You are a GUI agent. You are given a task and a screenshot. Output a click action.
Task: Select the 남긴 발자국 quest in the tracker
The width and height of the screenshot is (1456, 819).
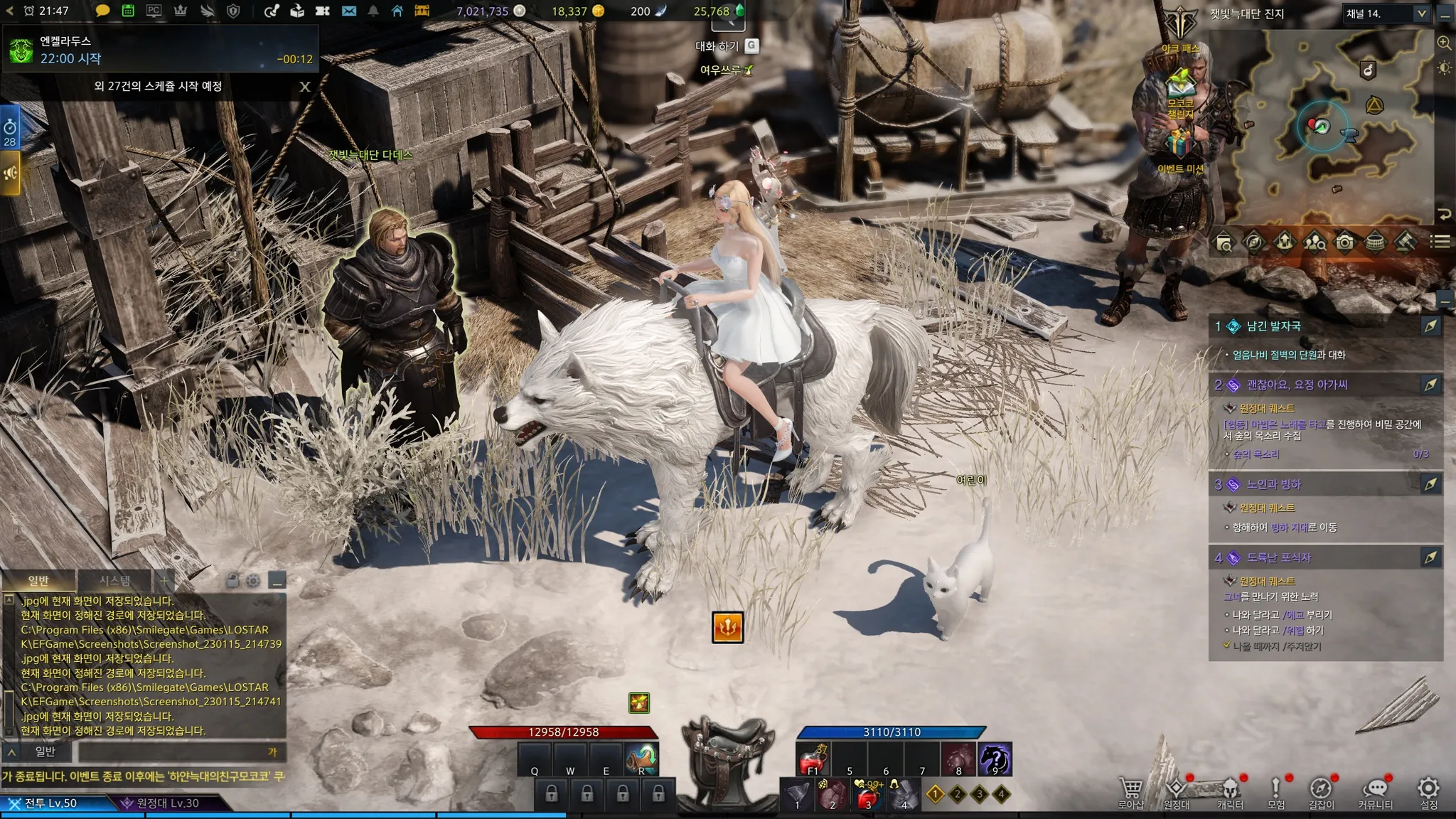(x=1274, y=326)
